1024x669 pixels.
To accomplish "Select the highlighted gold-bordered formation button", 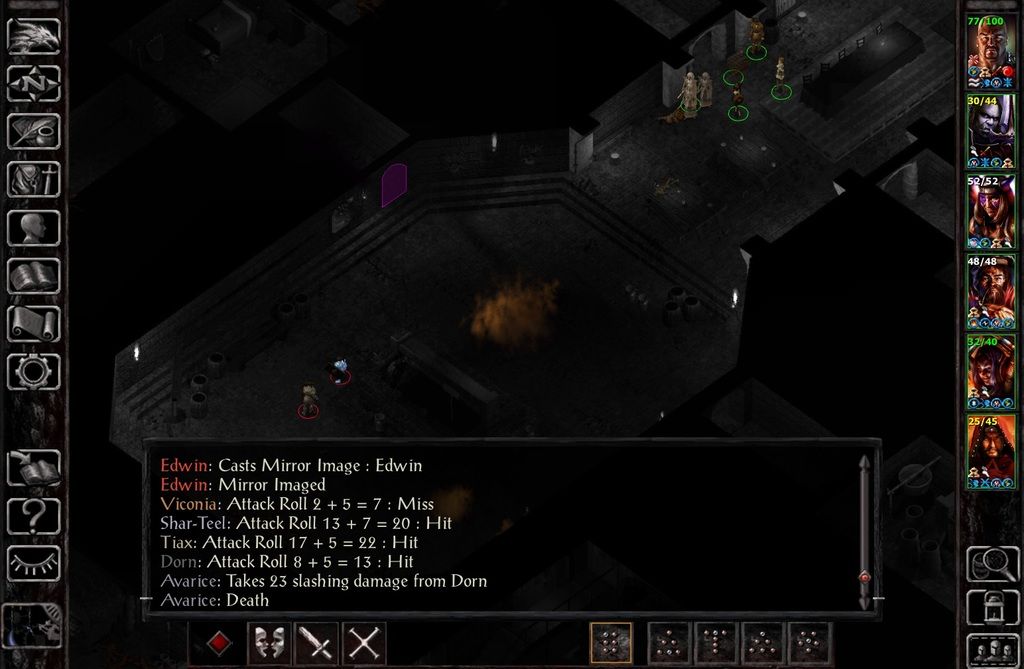I will tap(611, 643).
